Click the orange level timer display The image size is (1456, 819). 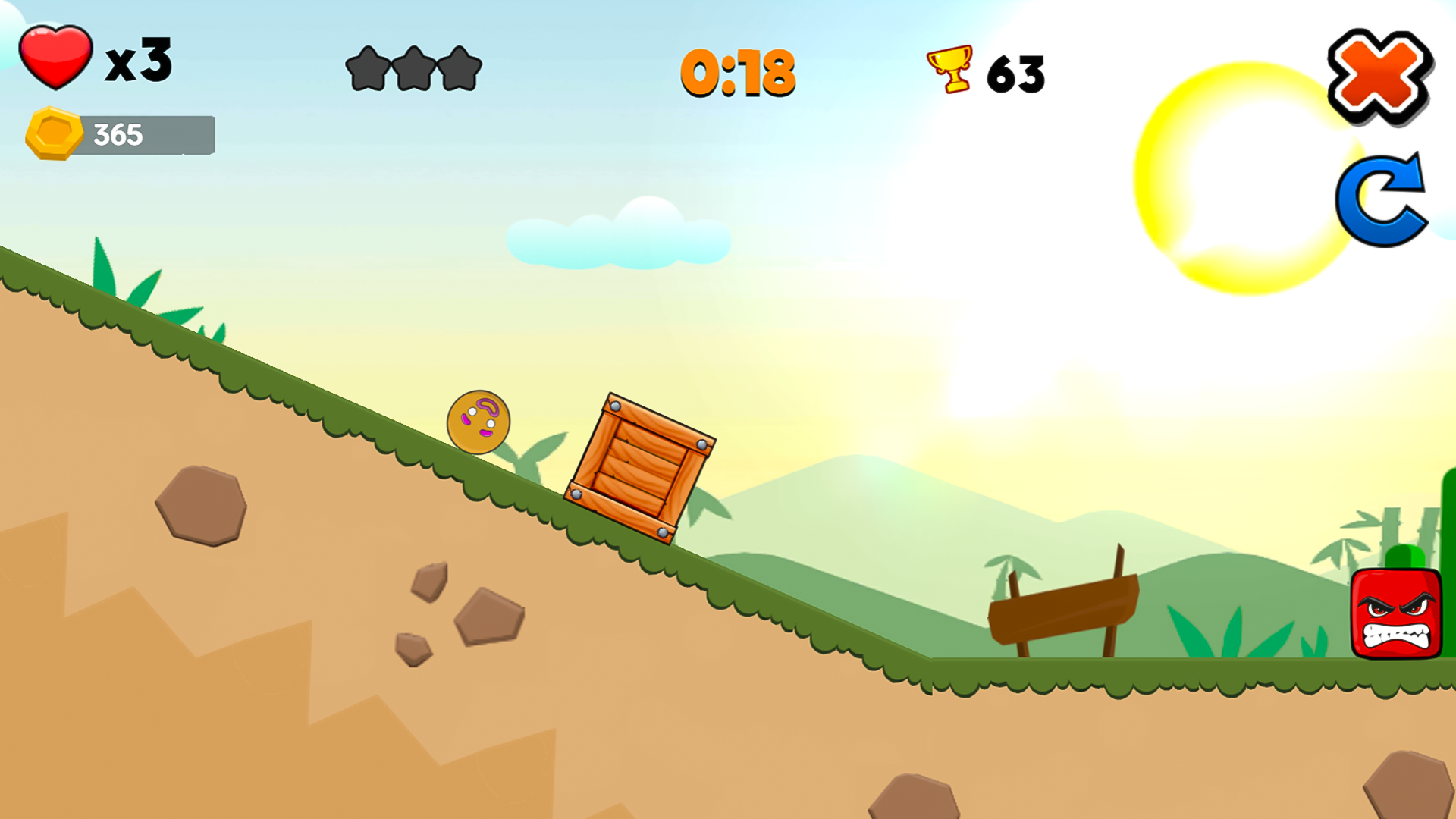738,72
